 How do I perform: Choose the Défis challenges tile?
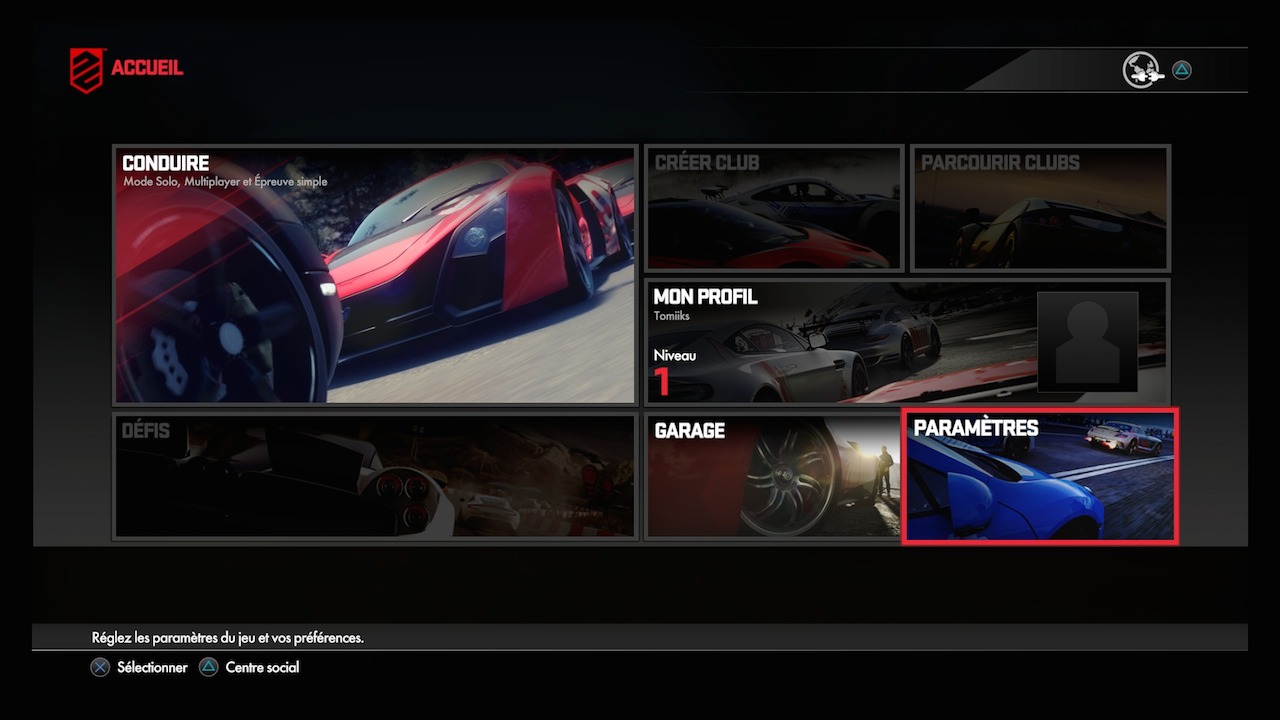[375, 477]
